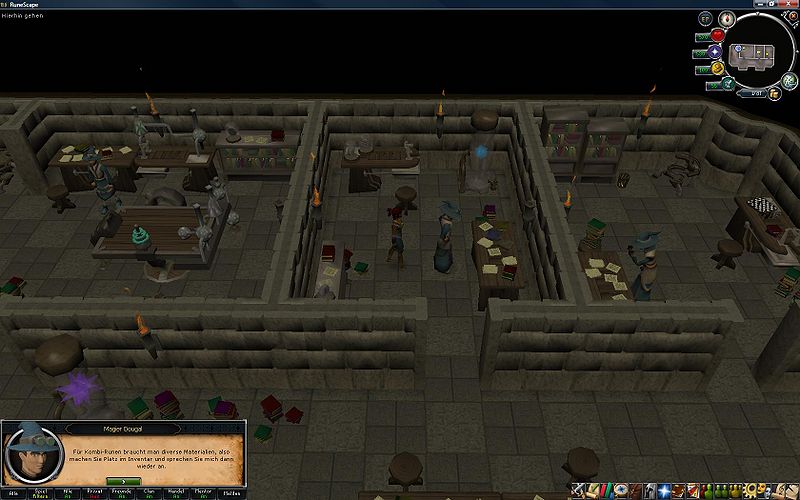The height and width of the screenshot is (500, 800).
Task: Close the RuneScape window
Action: point(790,5)
